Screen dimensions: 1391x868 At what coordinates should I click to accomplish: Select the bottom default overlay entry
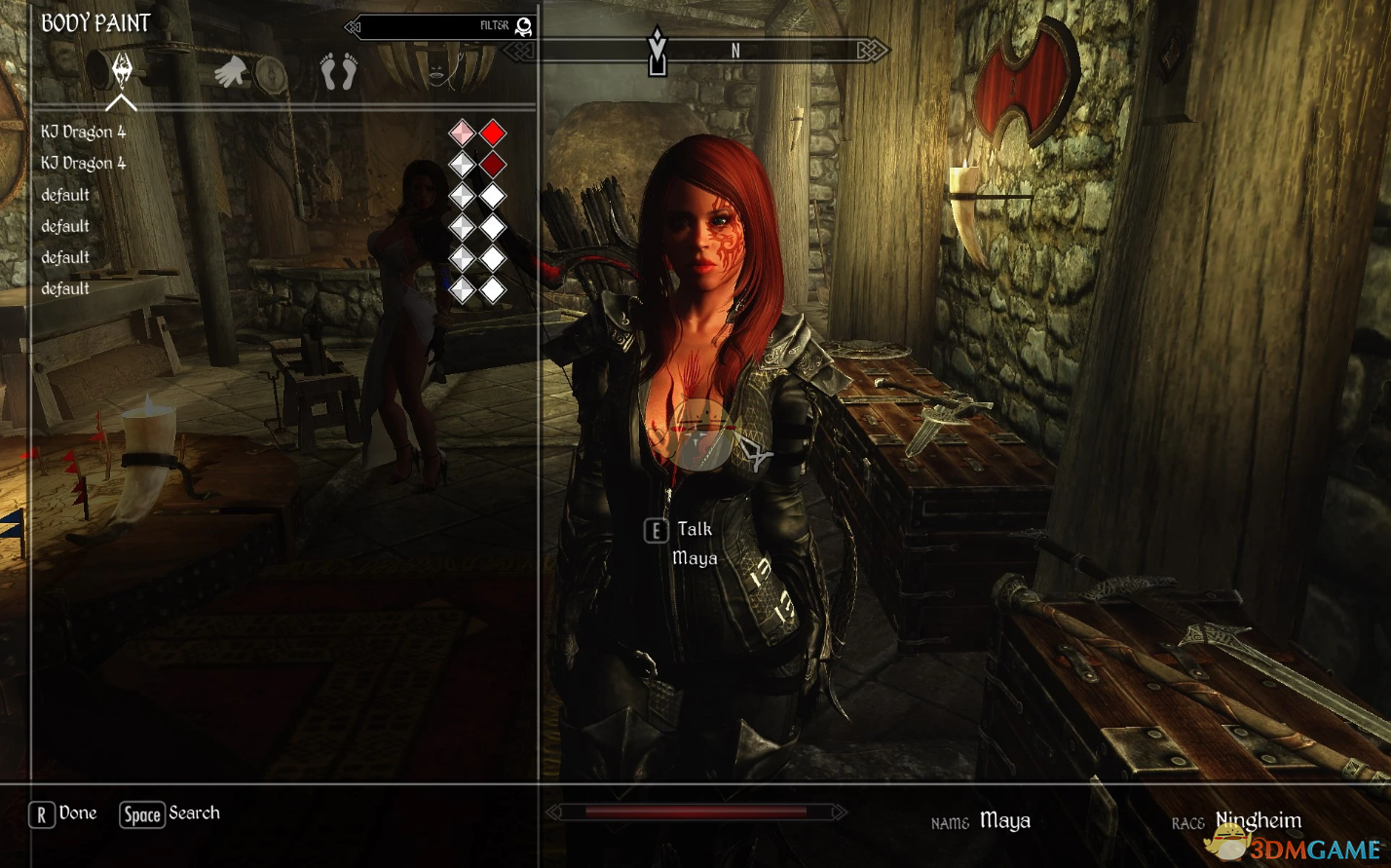pos(64,288)
